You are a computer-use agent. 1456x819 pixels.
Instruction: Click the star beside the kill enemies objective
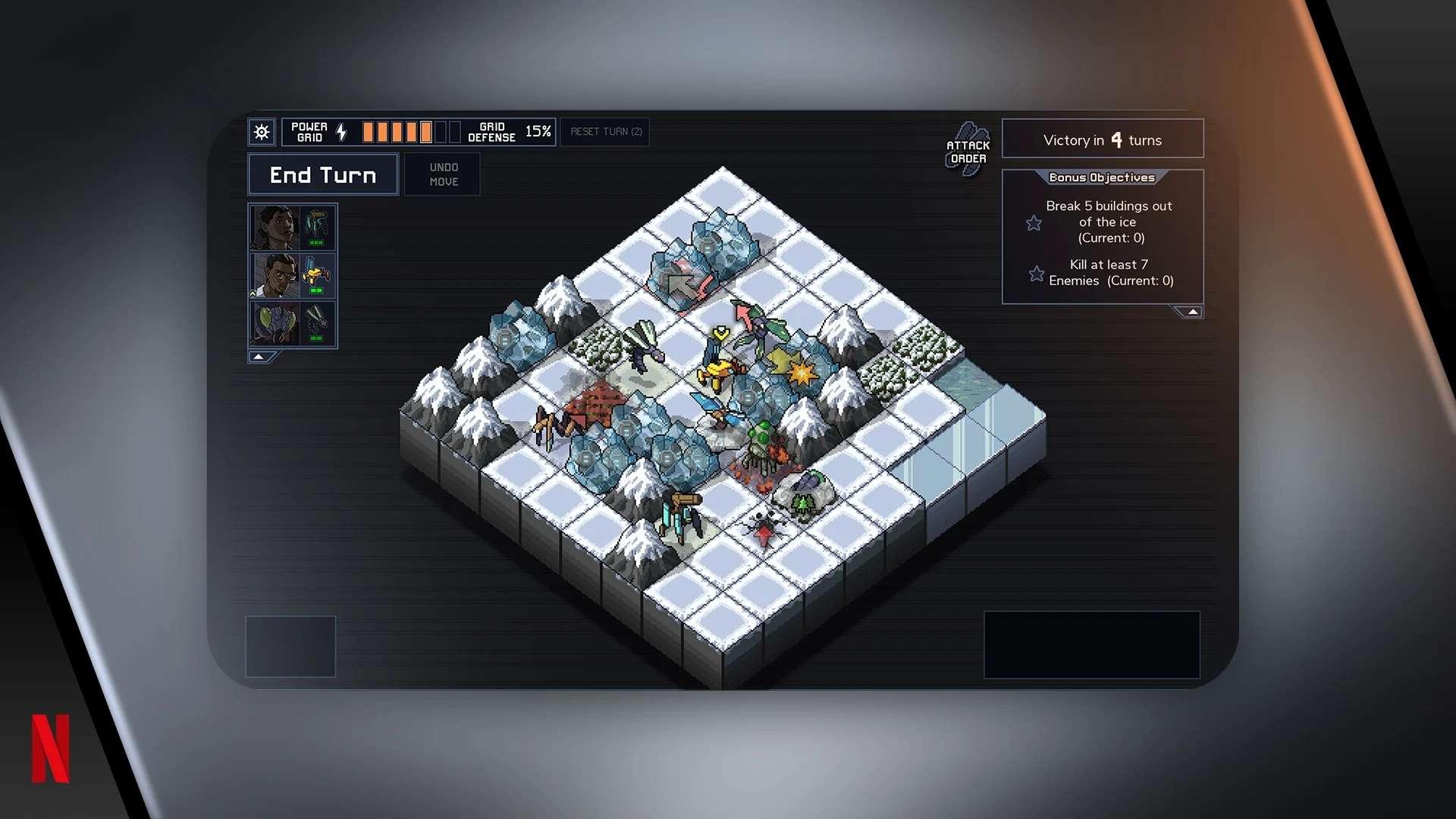point(1036,274)
